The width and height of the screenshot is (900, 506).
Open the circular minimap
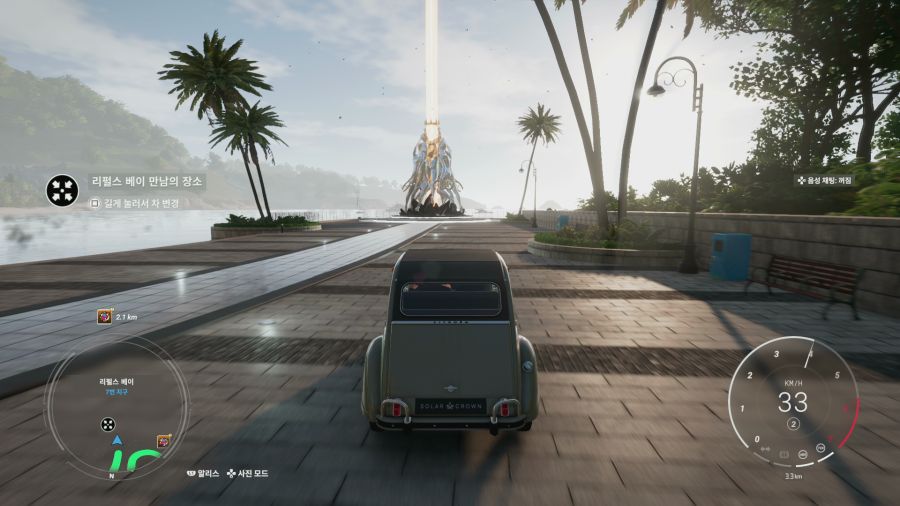click(x=116, y=405)
